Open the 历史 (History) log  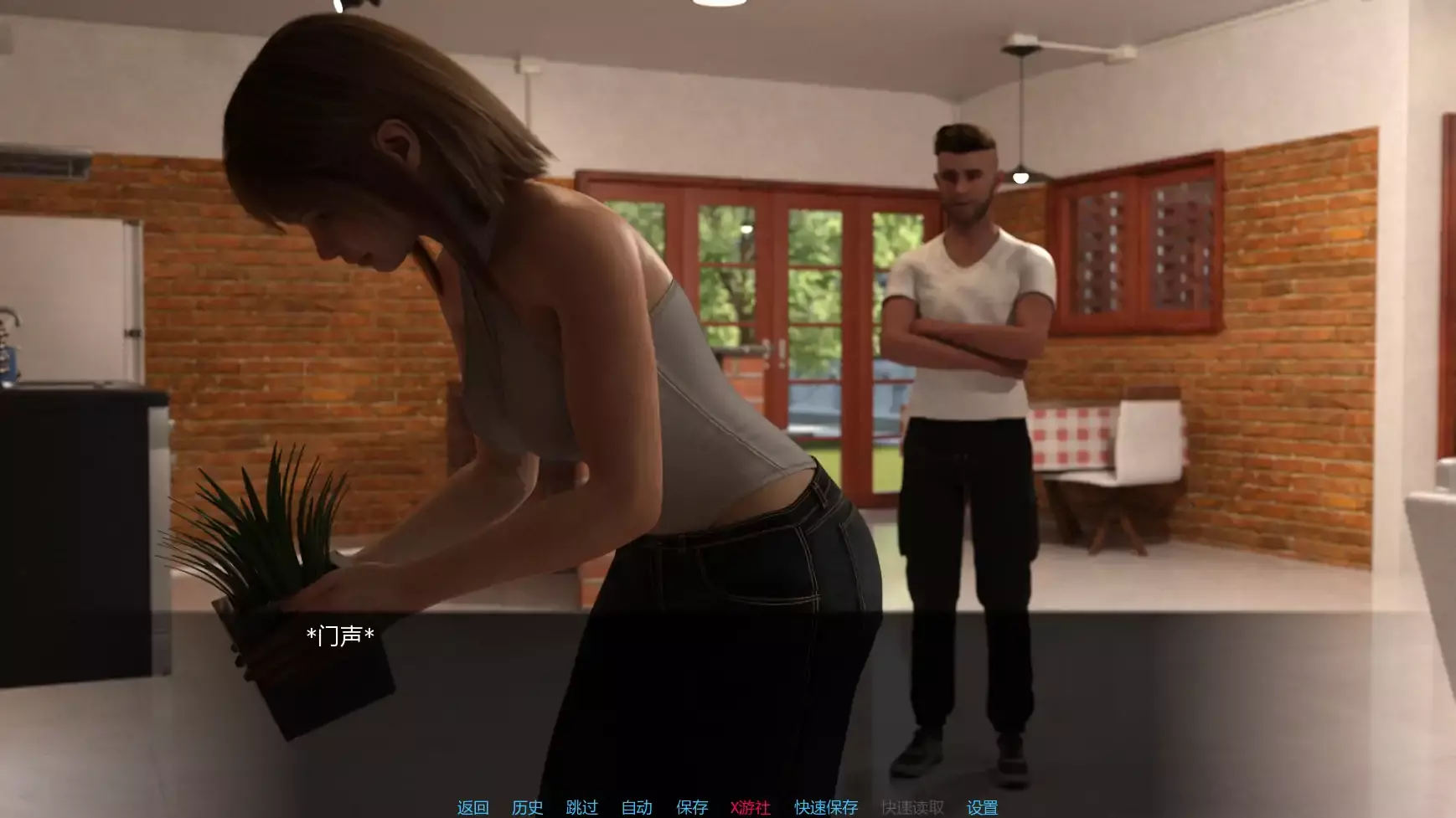(527, 807)
